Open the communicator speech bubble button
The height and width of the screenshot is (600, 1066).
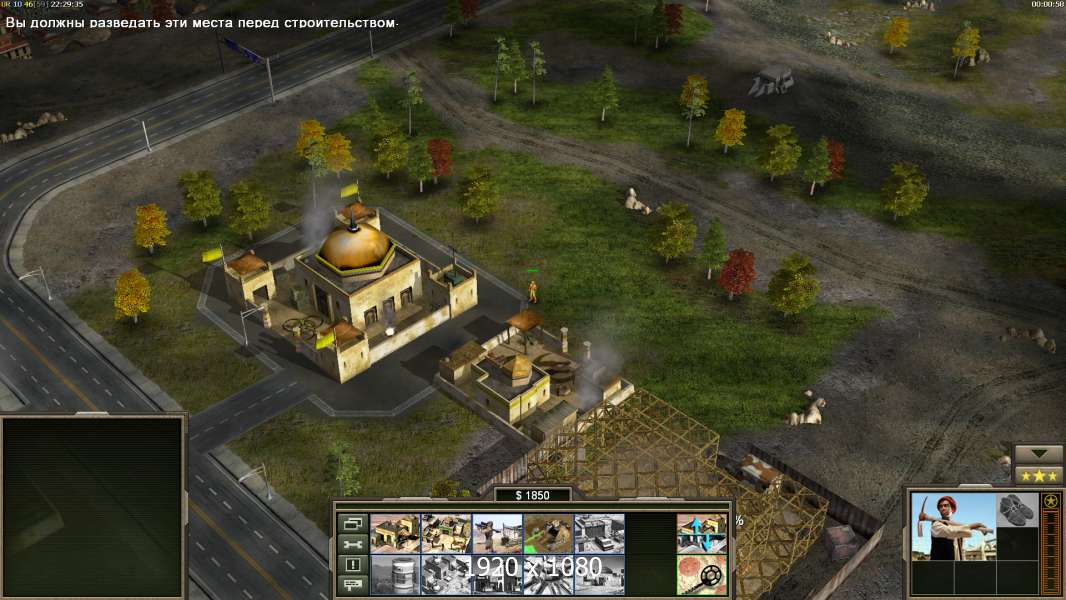click(x=351, y=585)
